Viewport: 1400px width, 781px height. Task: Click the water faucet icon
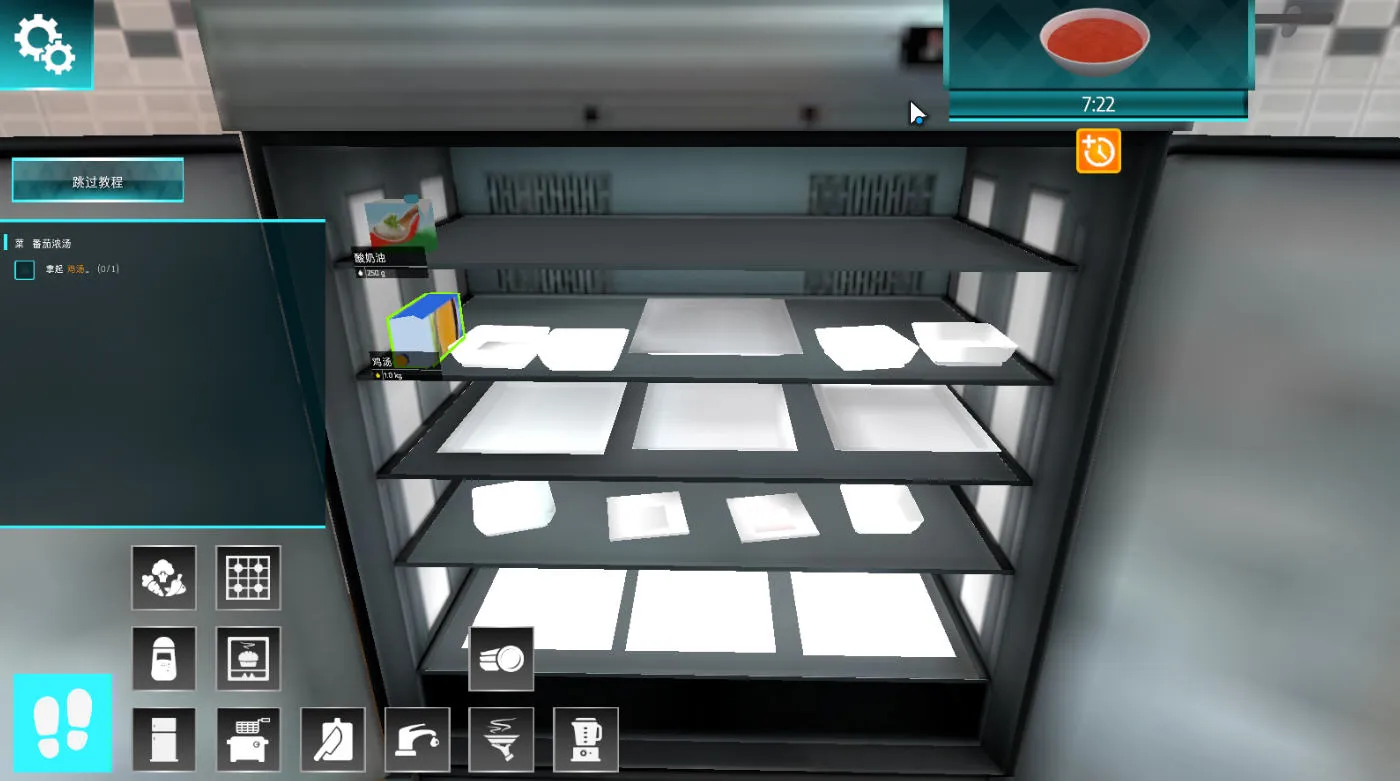point(418,738)
